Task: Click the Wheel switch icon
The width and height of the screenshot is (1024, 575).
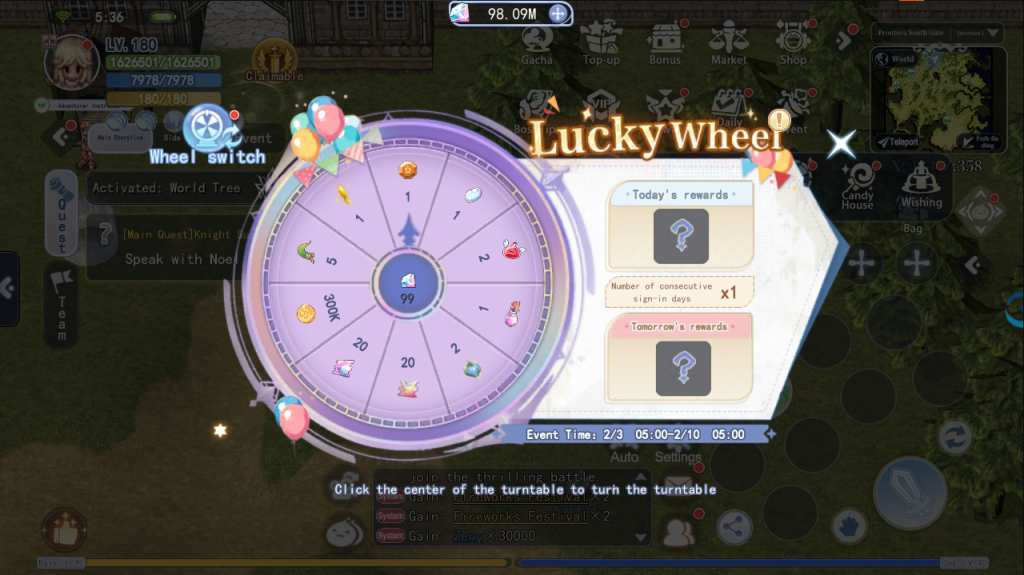Action: (x=208, y=127)
